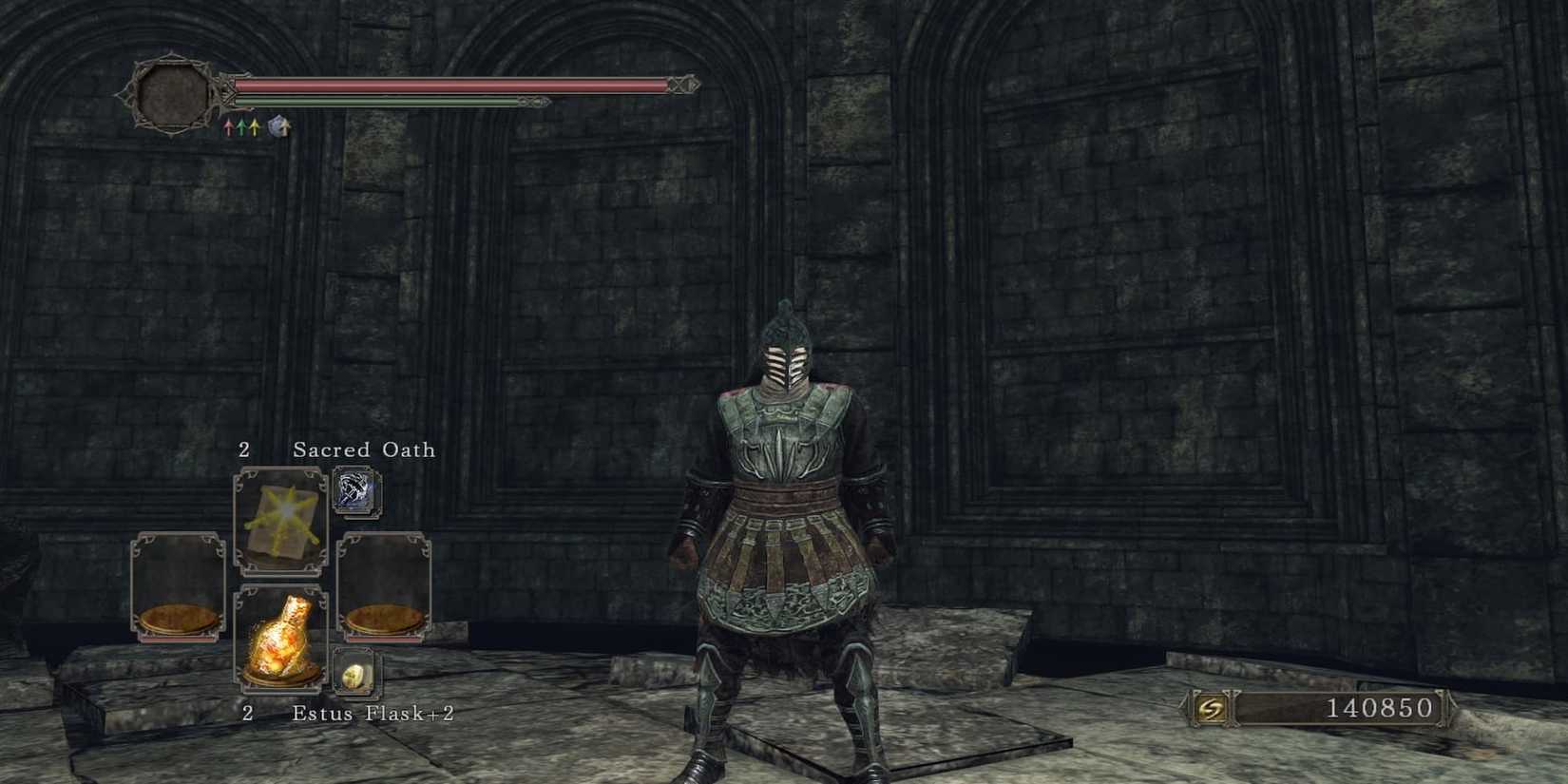Screen dimensions: 1568x784
Task: Click the red health bar
Action: [447, 86]
